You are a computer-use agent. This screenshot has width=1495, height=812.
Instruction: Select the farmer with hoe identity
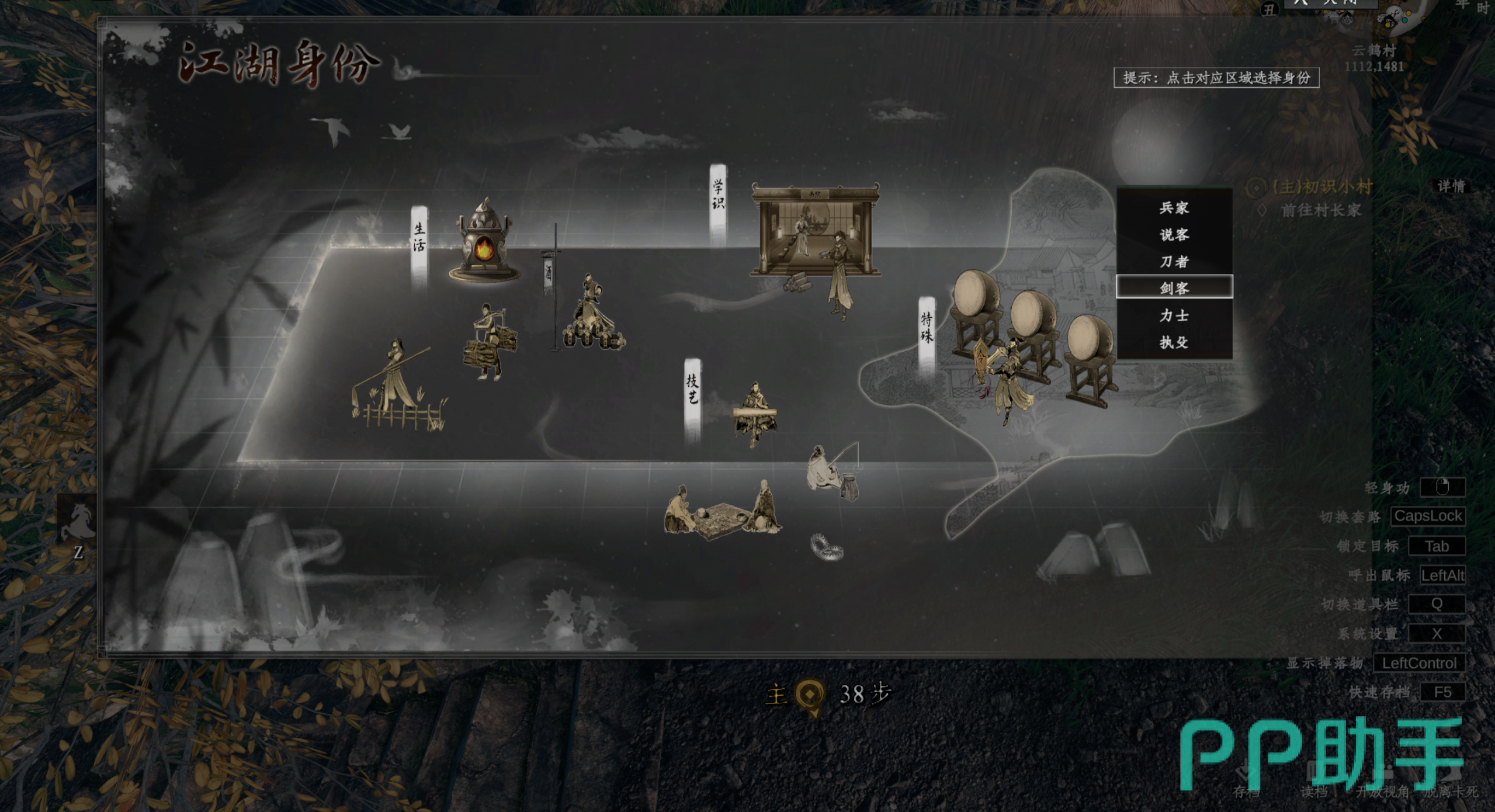398,386
